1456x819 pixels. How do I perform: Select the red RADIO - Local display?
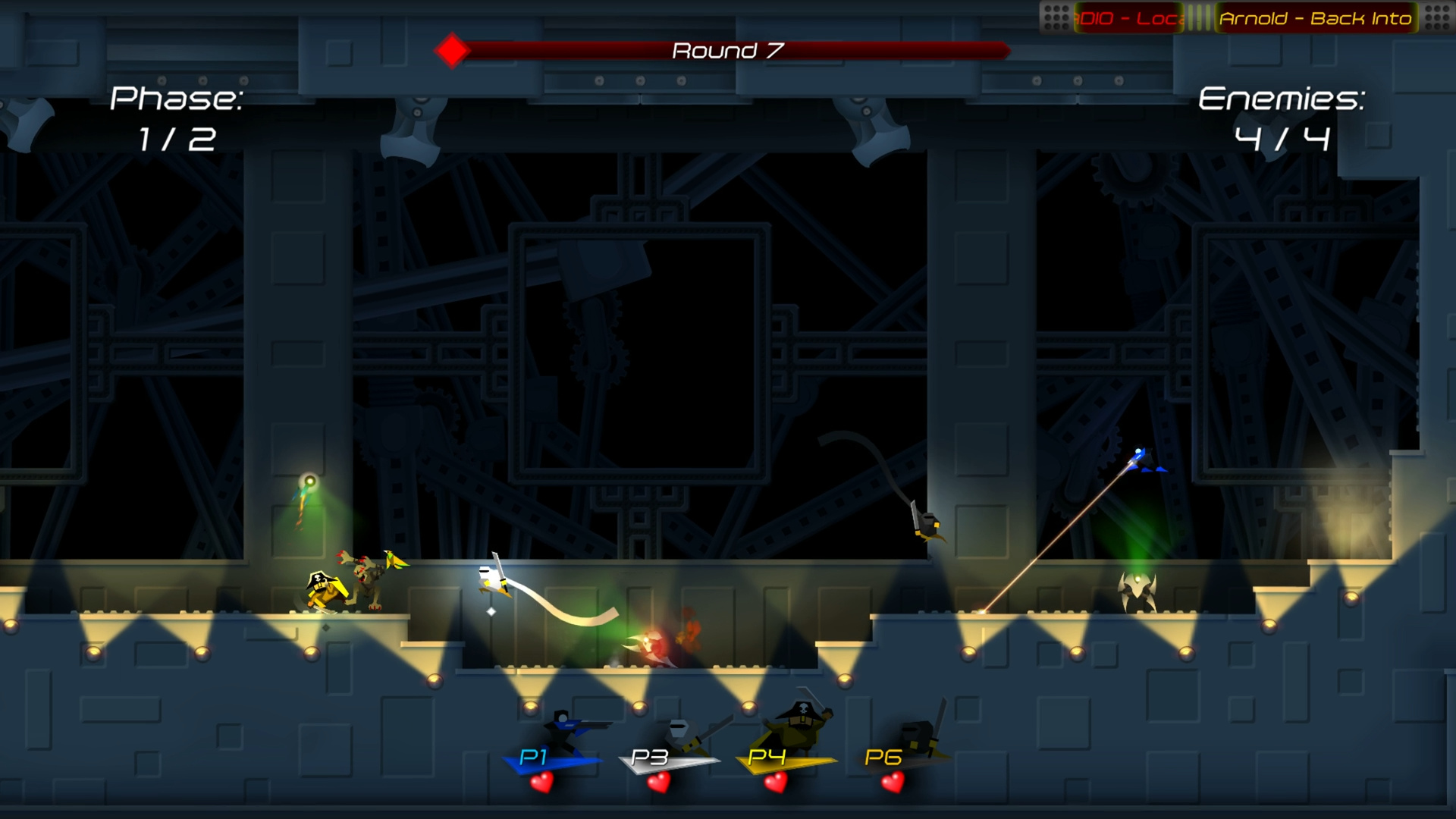[x=1130, y=17]
